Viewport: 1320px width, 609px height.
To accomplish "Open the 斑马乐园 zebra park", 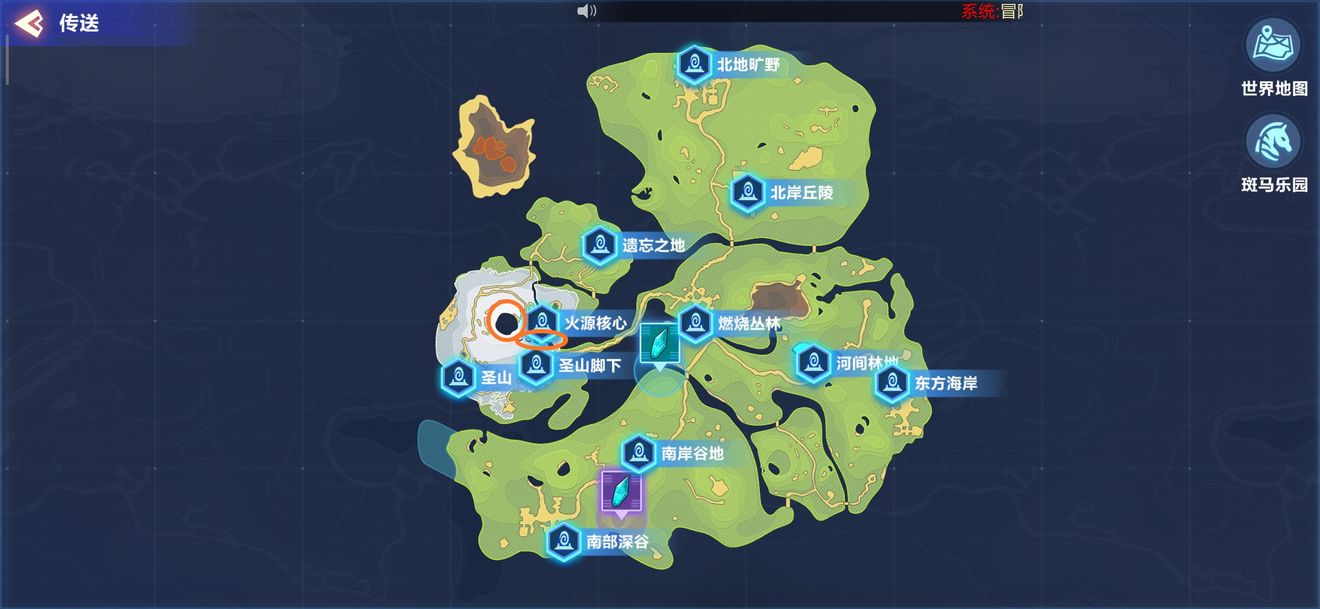I will pyautogui.click(x=1273, y=142).
